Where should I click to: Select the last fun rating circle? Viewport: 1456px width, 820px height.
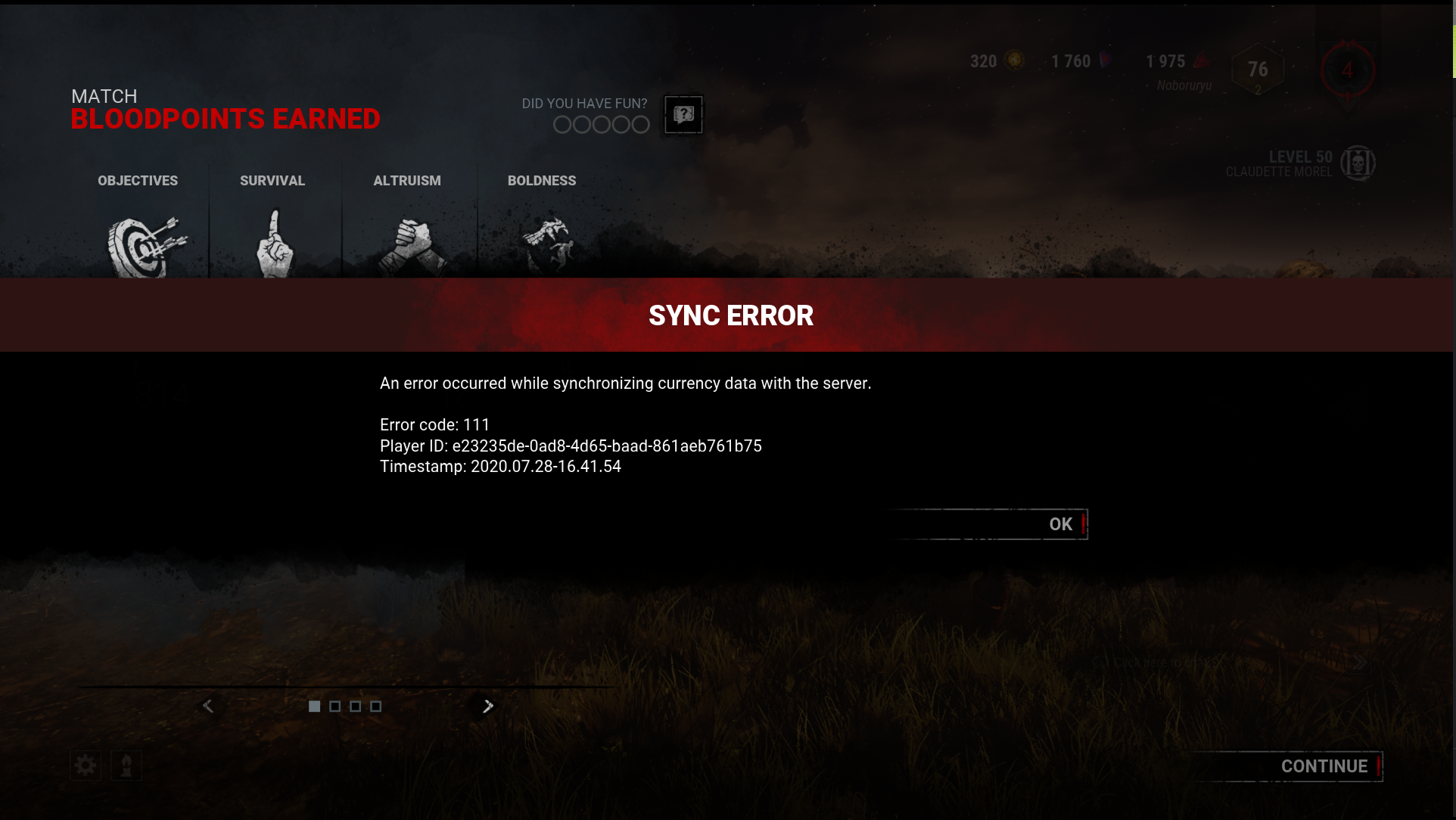640,124
